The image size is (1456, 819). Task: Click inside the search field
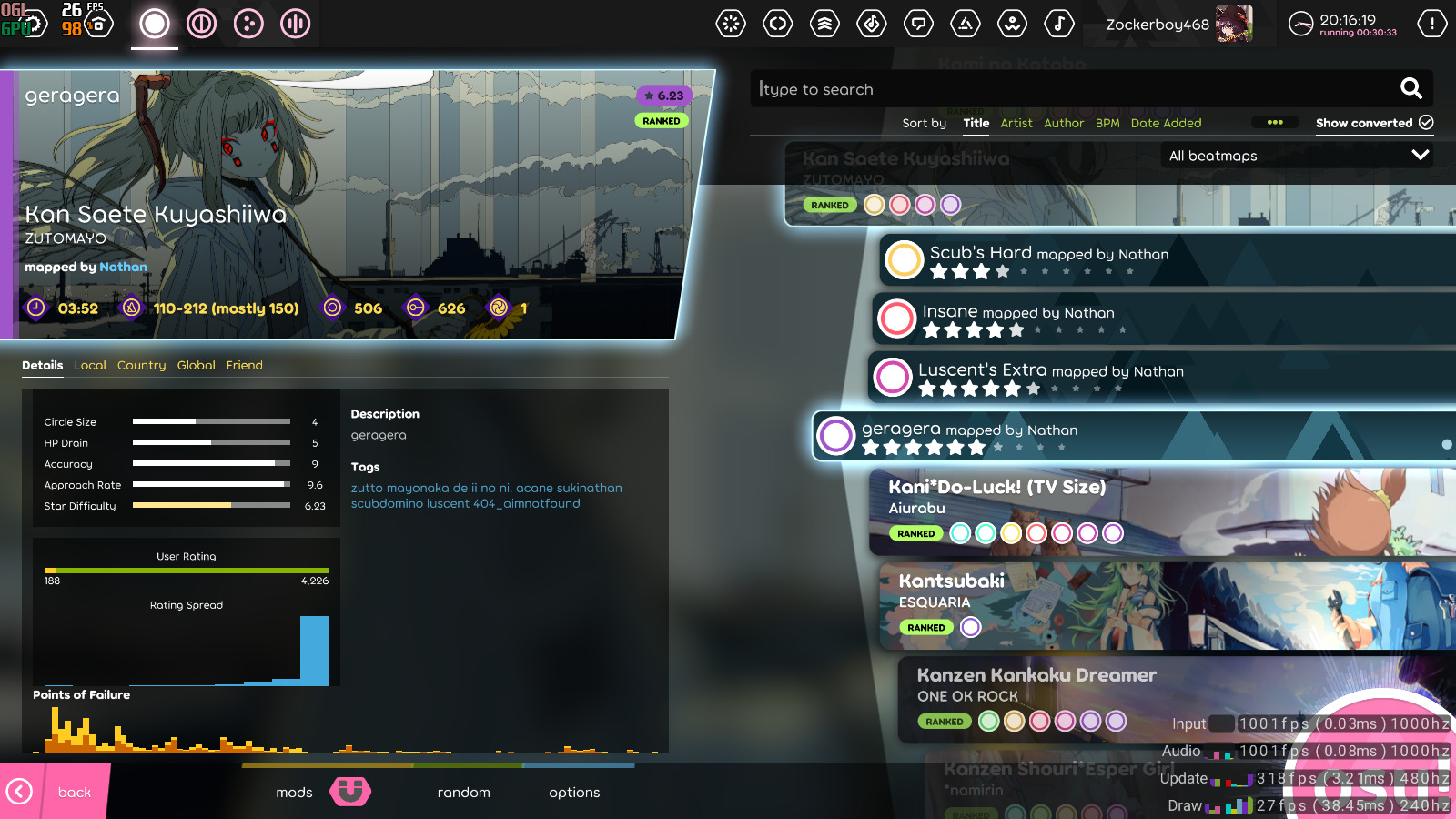click(1001, 89)
